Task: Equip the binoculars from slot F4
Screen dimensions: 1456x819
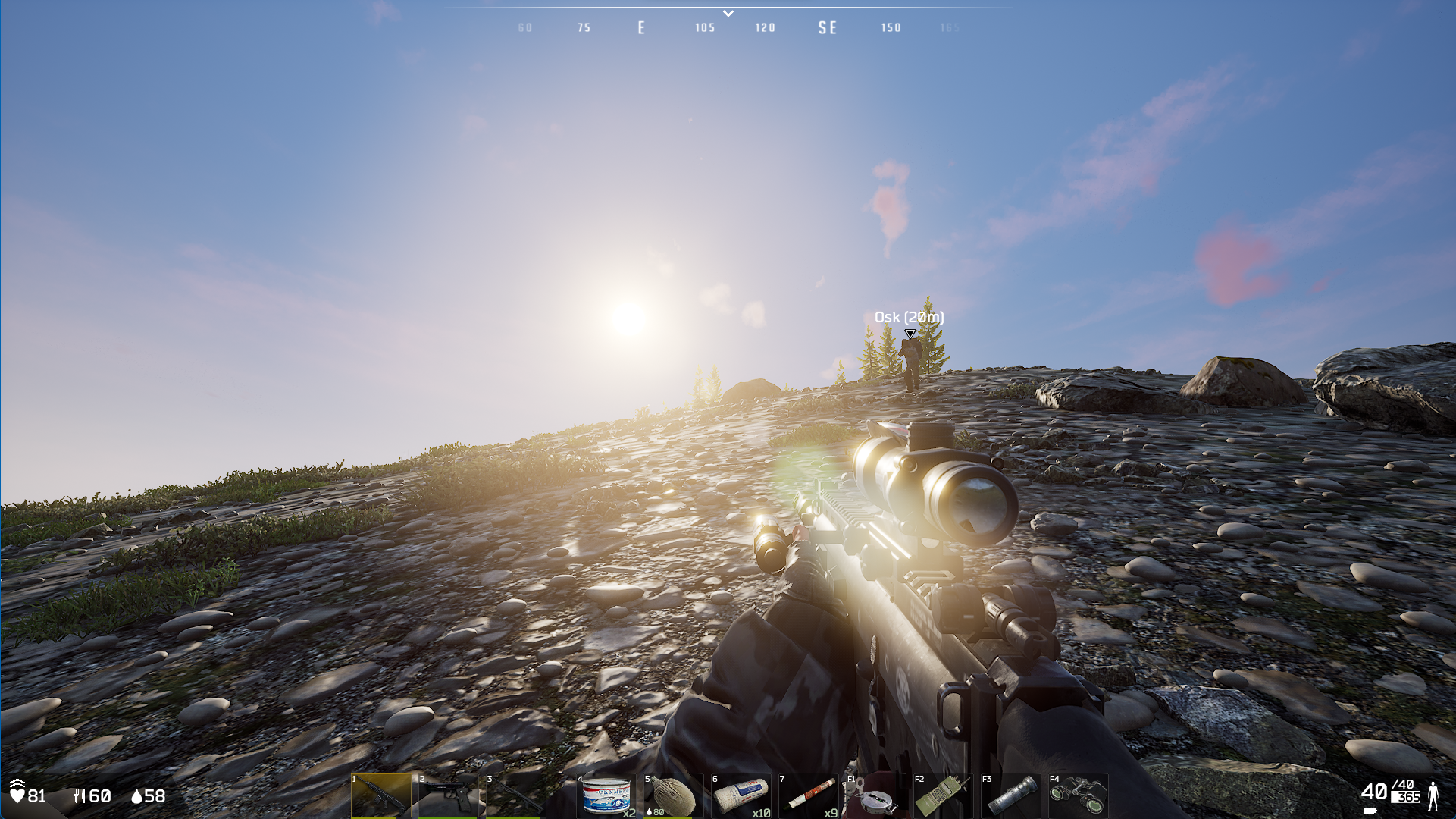Action: pyautogui.click(x=1078, y=795)
